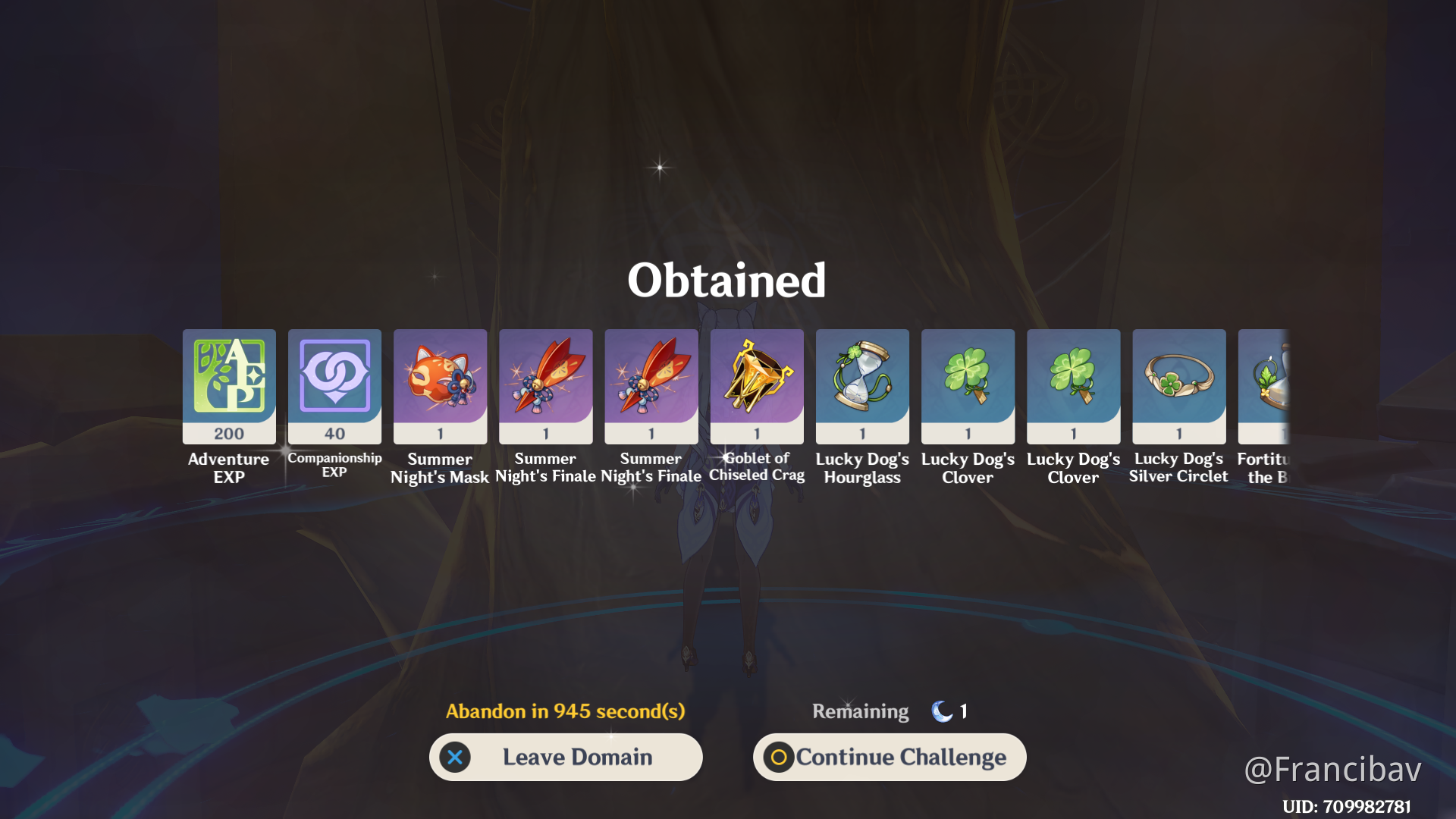Image resolution: width=1456 pixels, height=819 pixels.
Task: Select the Summer Night's Mask artifact
Action: click(440, 387)
